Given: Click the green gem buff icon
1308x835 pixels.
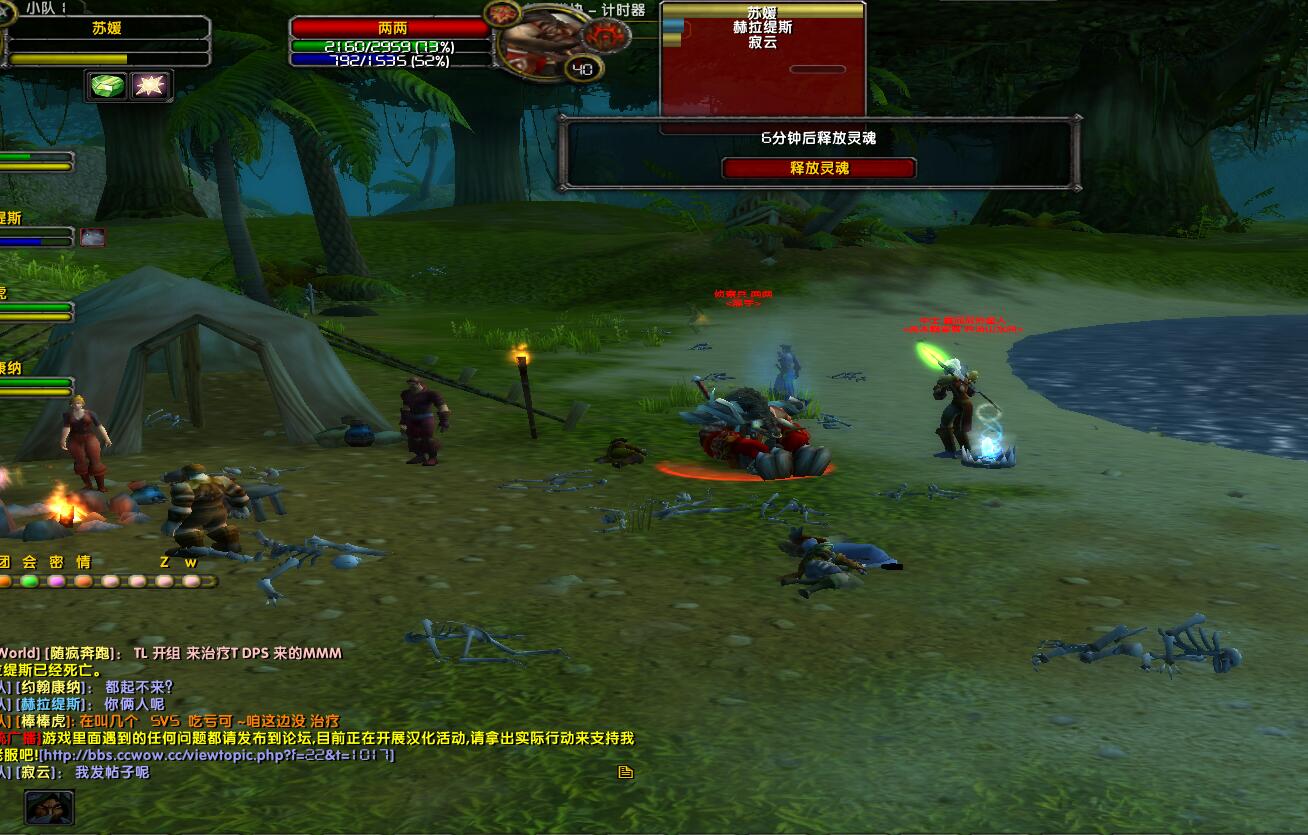Looking at the screenshot, I should click(108, 86).
